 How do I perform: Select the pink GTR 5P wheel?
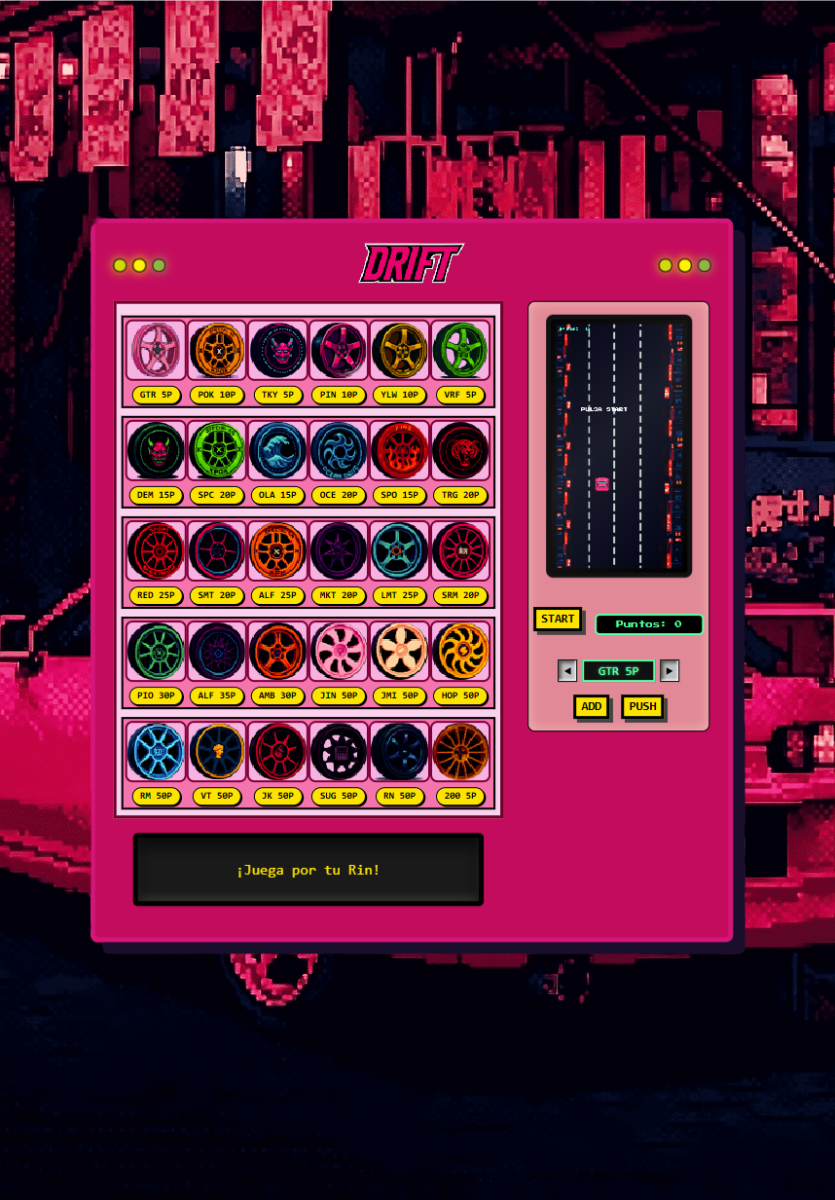[156, 350]
